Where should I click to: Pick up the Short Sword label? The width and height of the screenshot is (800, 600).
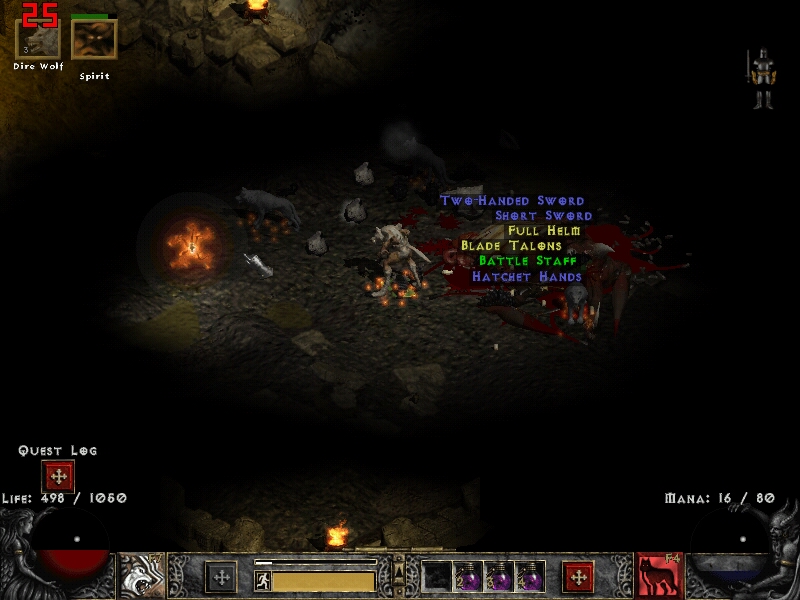tap(543, 216)
